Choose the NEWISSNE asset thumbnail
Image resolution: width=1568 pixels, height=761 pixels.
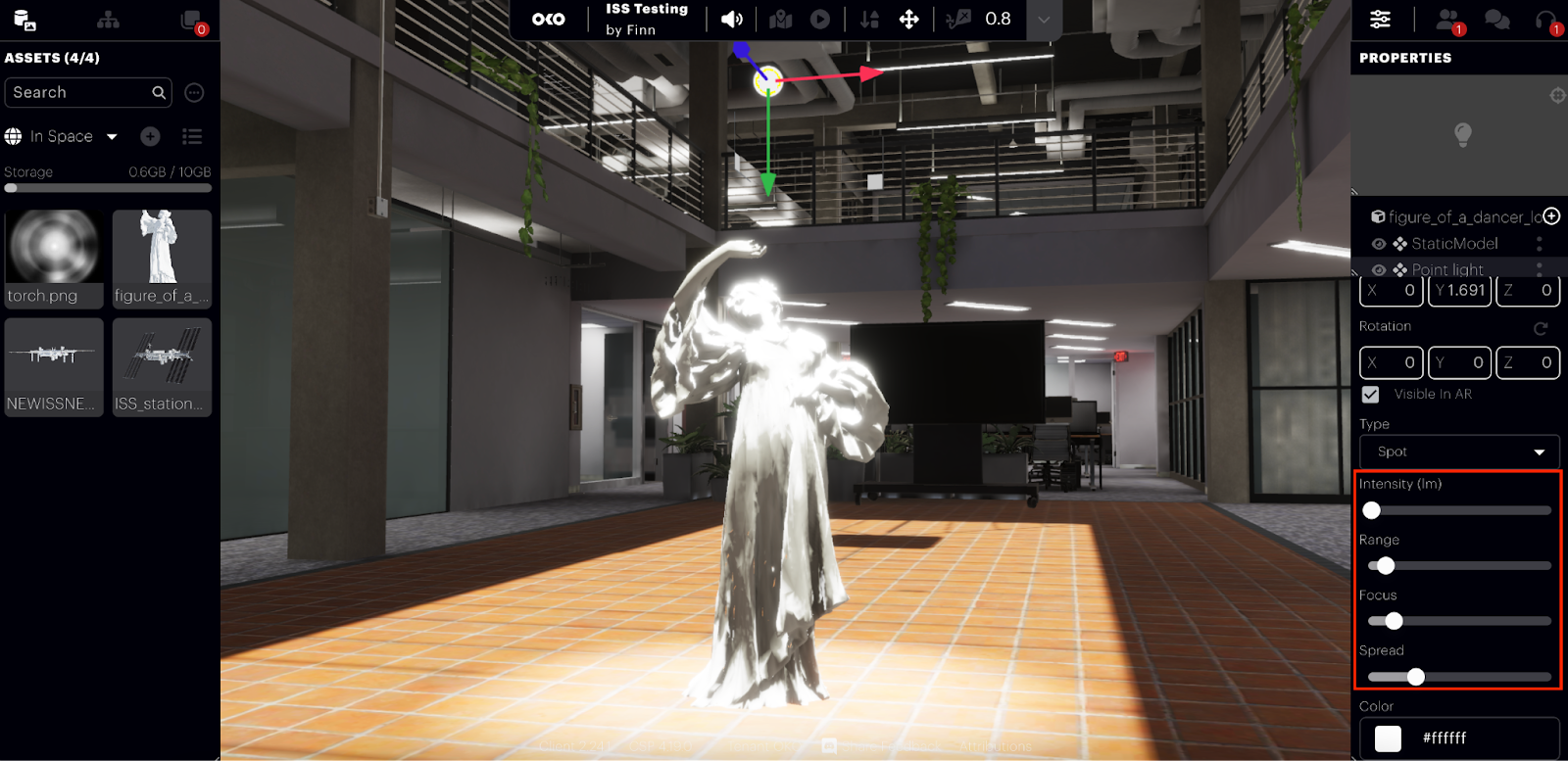54,366
